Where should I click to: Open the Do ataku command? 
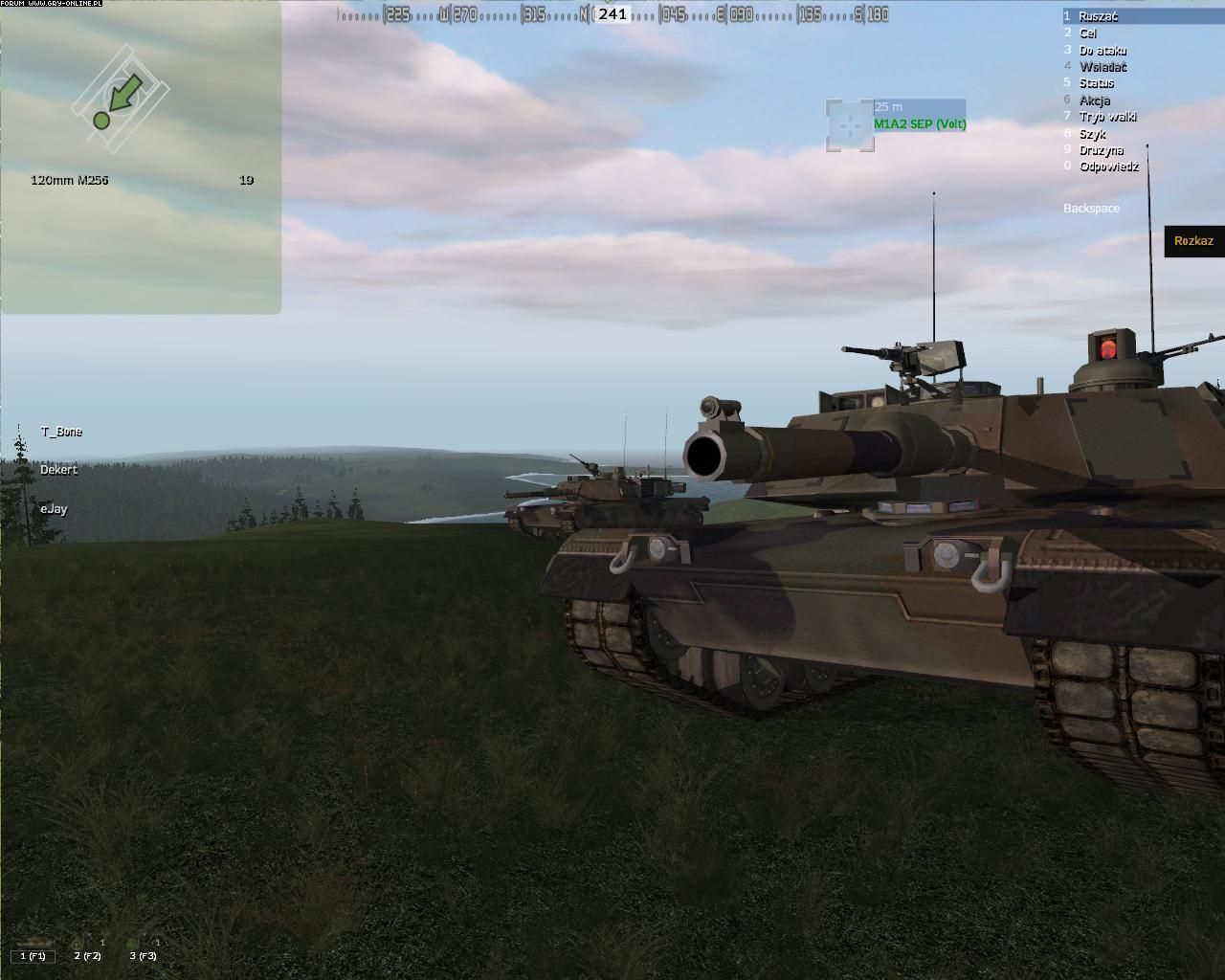coord(1102,50)
